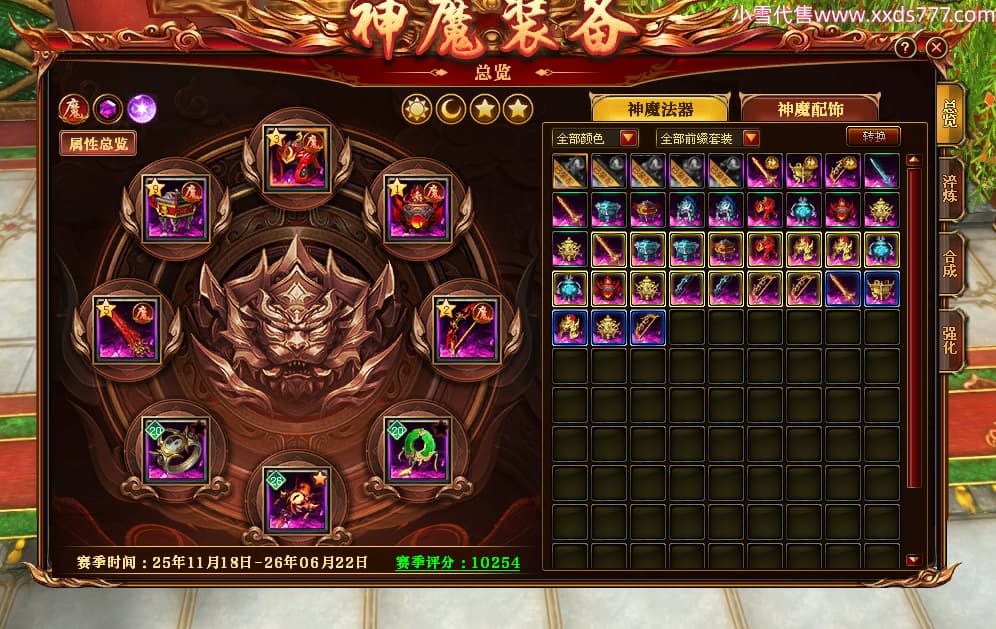Pick the equipped red dragon slot with star 3
This screenshot has width=996, height=629.
(x=296, y=158)
